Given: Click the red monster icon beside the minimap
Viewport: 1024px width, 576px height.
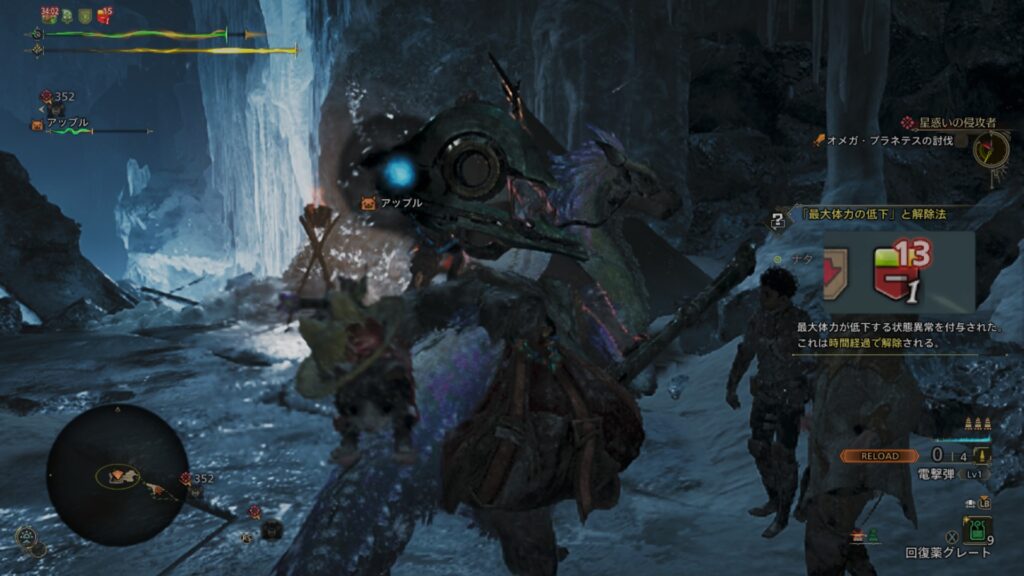Looking at the screenshot, I should [186, 479].
